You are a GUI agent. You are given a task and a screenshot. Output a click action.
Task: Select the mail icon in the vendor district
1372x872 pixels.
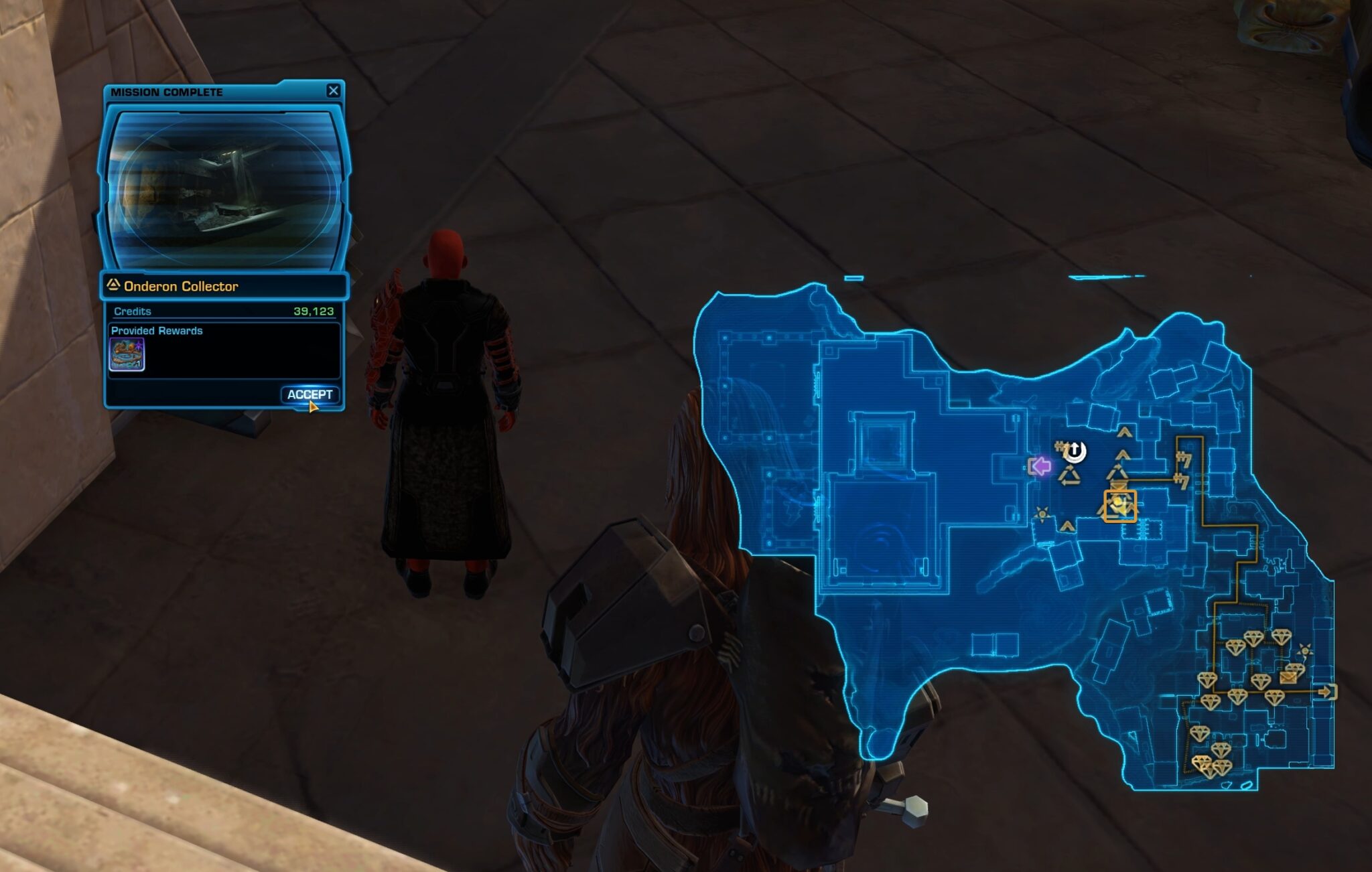click(1288, 678)
